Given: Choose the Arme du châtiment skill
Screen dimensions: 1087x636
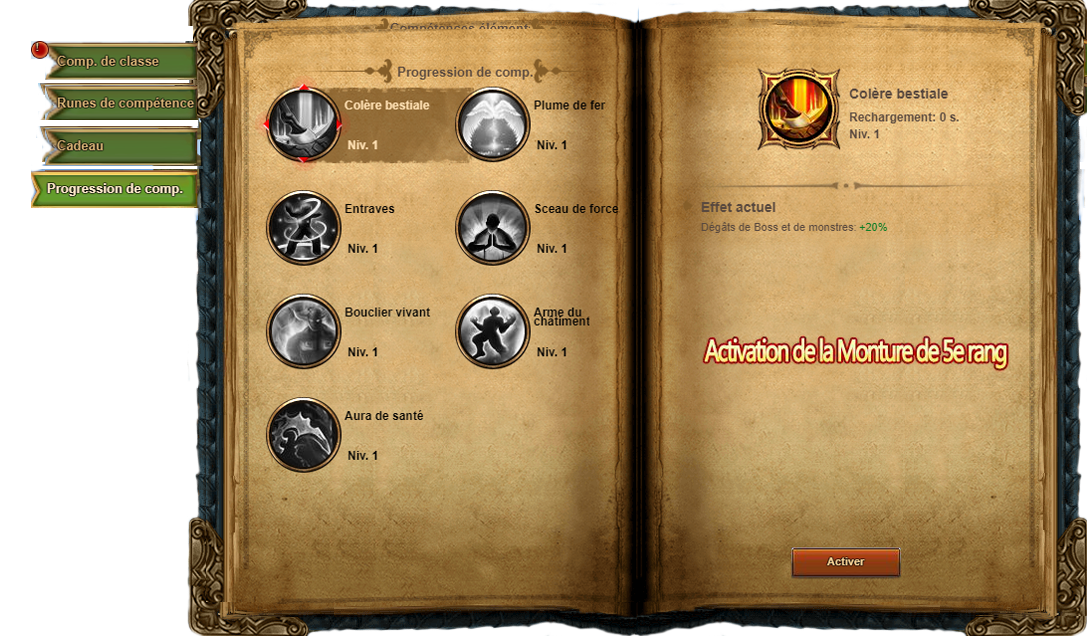Looking at the screenshot, I should pos(492,331).
